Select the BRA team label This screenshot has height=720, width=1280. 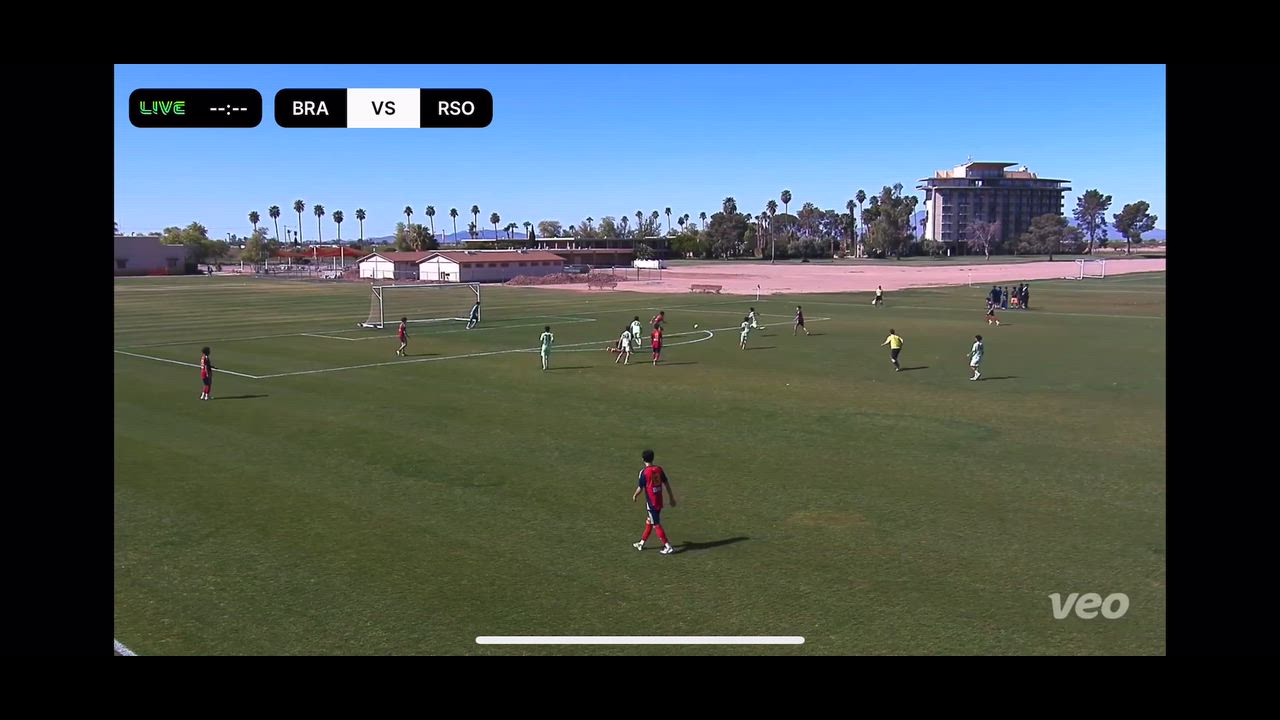coord(310,108)
